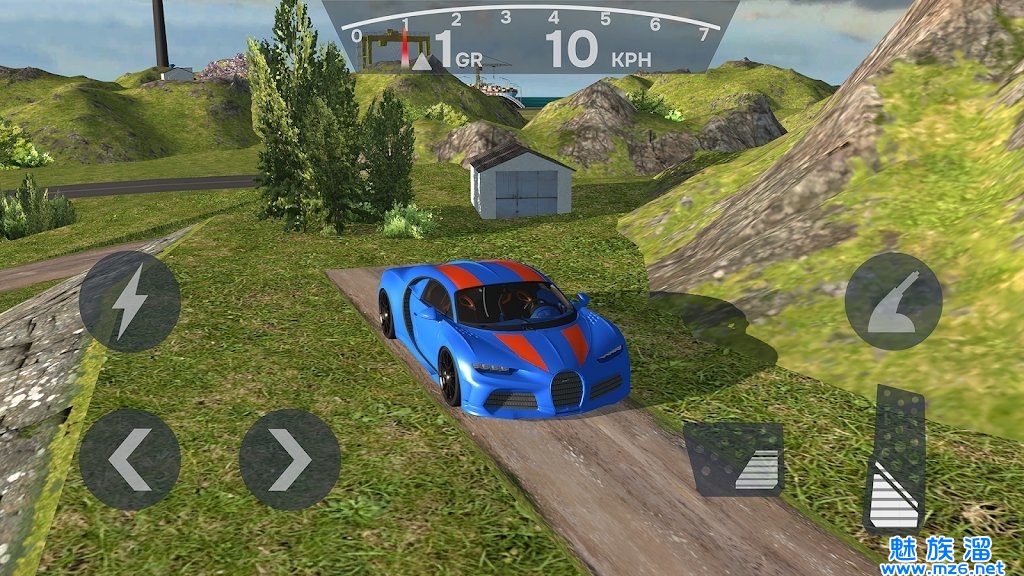Steer left with the left arrow
The image size is (1024, 576).
[130, 459]
